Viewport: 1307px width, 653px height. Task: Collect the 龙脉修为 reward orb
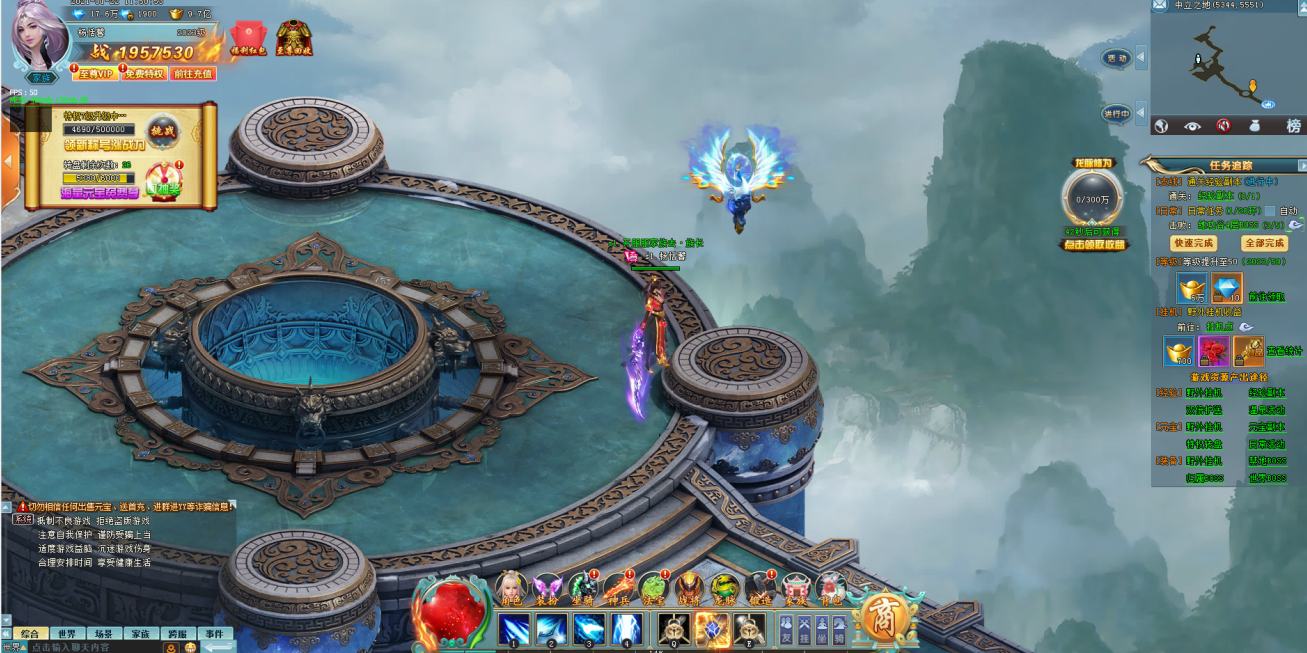1094,198
